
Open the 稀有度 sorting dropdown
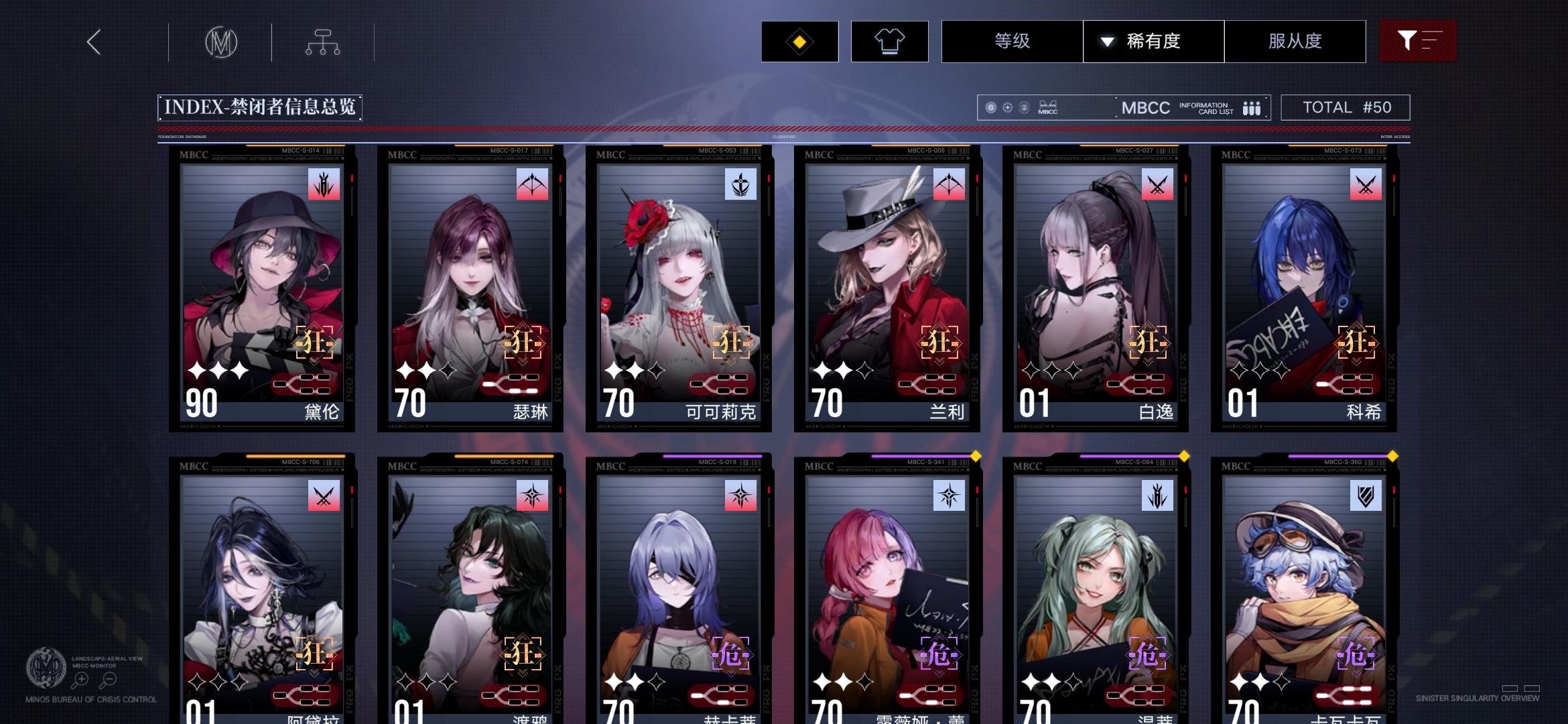click(x=1153, y=41)
